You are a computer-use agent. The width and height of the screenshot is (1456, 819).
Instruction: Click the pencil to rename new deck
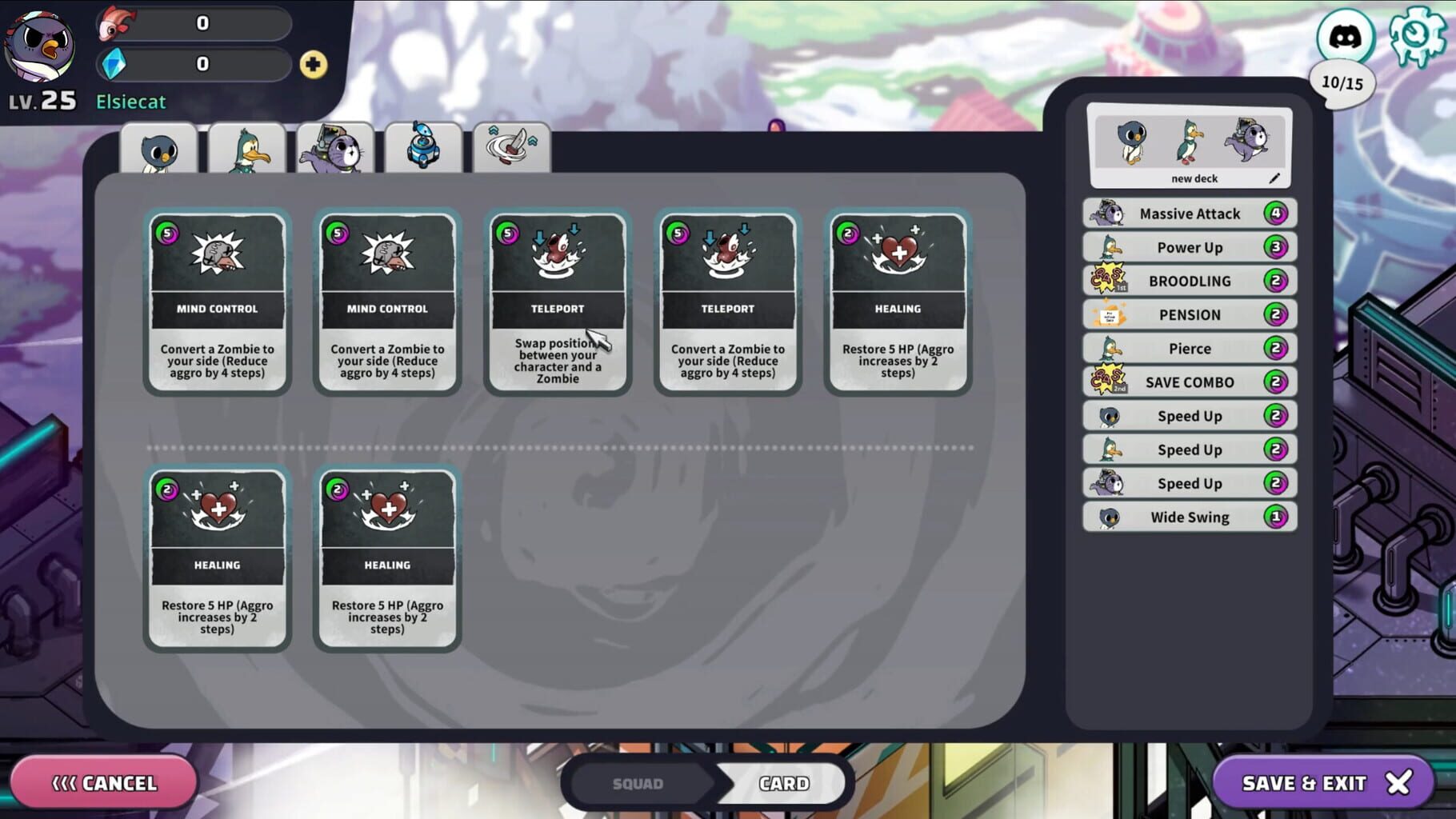click(1275, 179)
